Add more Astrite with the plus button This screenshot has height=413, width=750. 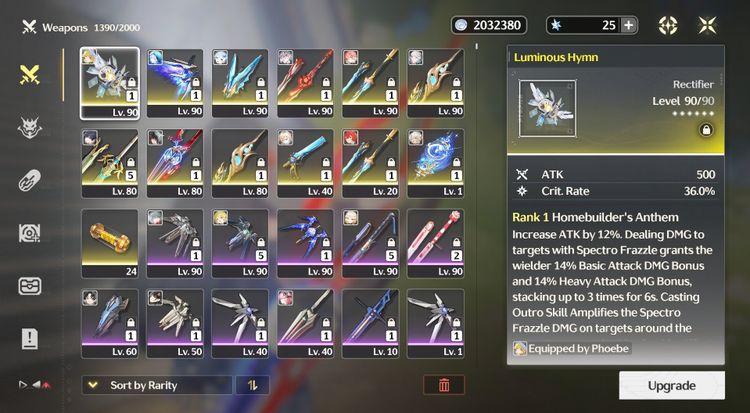pyautogui.click(x=628, y=25)
